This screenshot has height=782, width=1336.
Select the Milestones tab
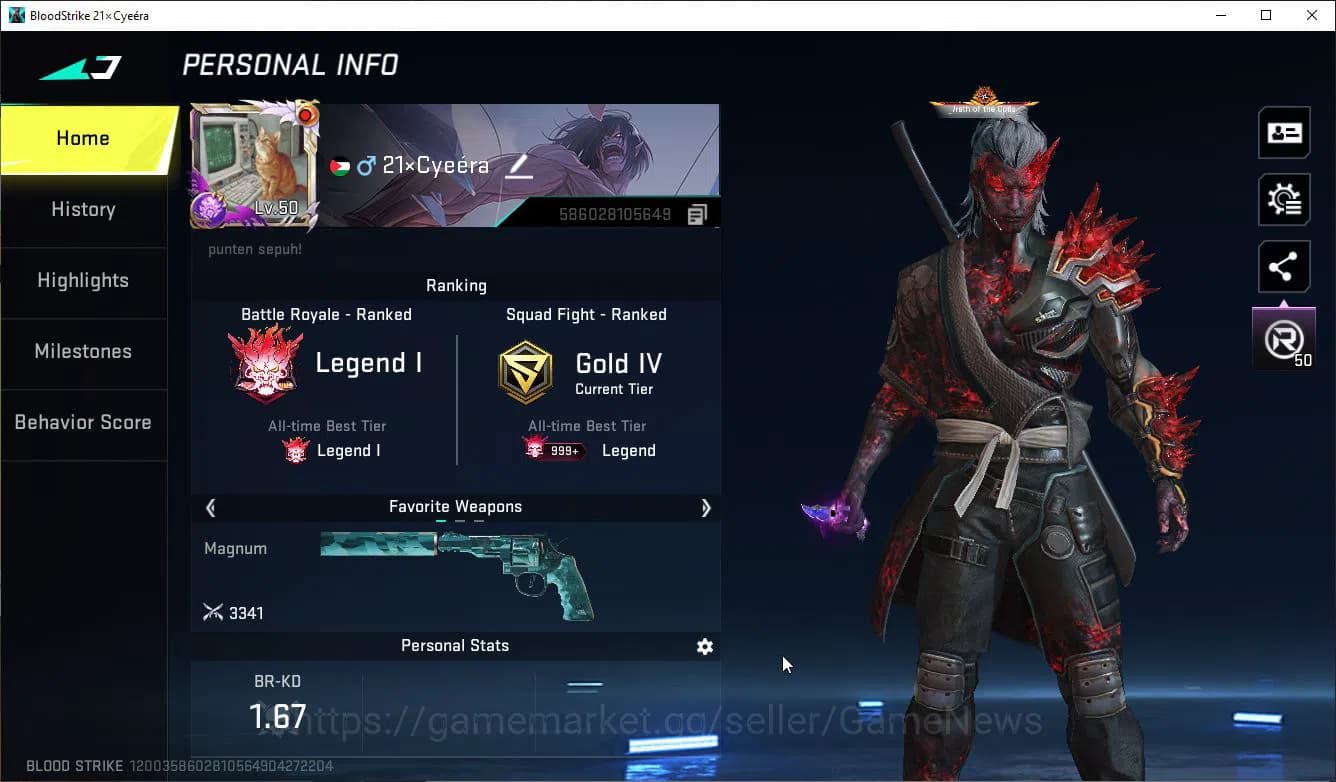click(x=83, y=352)
